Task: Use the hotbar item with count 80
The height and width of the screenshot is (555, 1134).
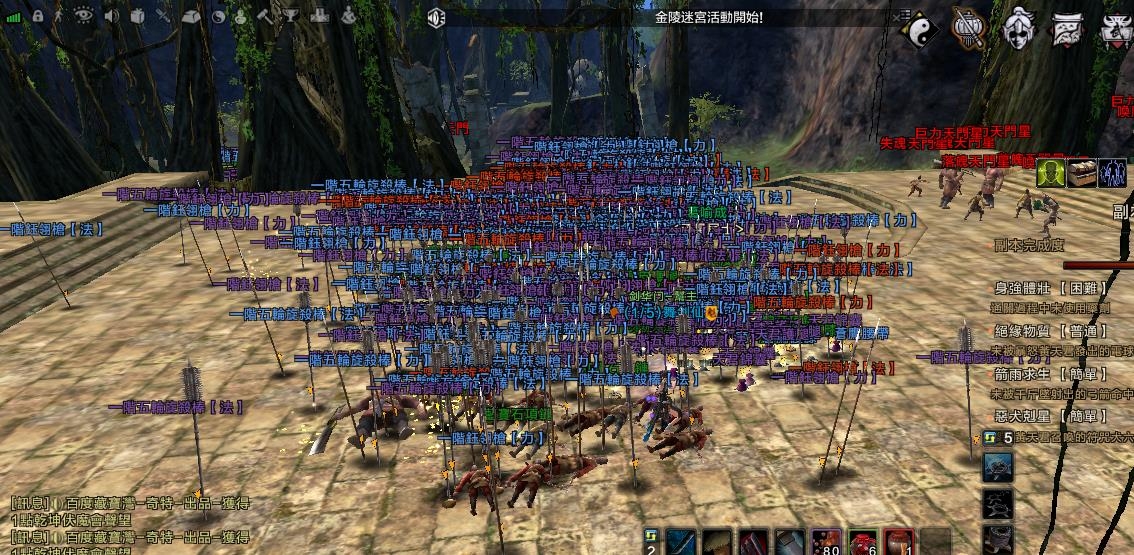Action: click(x=825, y=541)
